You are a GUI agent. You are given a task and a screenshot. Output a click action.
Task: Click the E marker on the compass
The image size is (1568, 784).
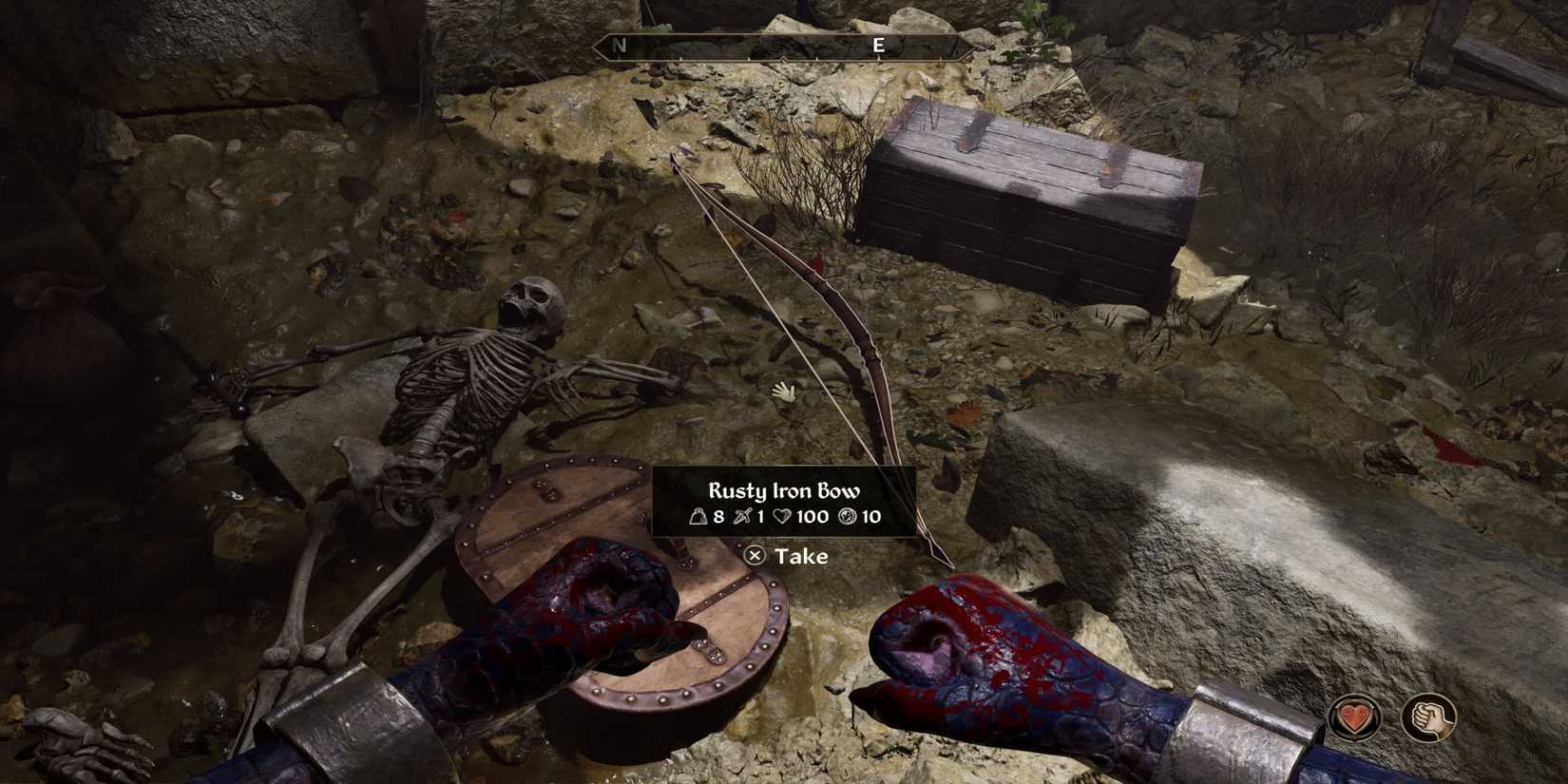point(879,44)
